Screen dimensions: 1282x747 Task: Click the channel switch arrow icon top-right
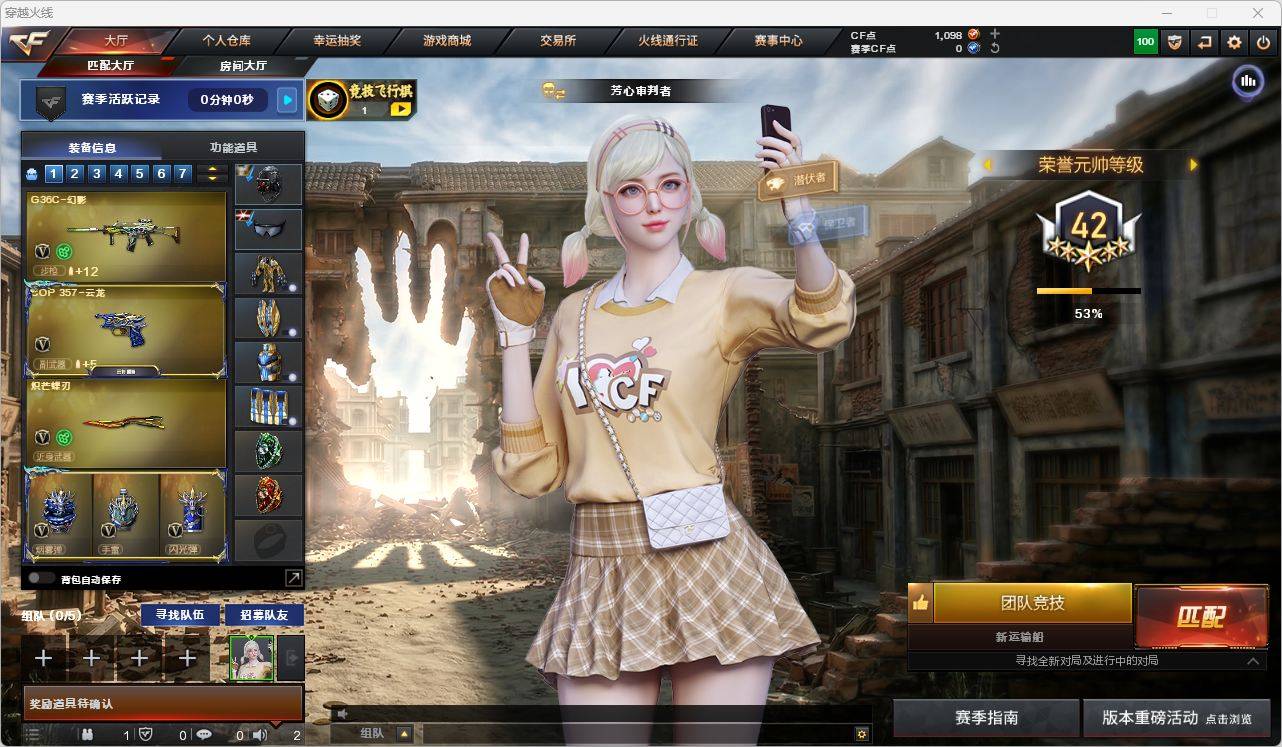point(1204,42)
